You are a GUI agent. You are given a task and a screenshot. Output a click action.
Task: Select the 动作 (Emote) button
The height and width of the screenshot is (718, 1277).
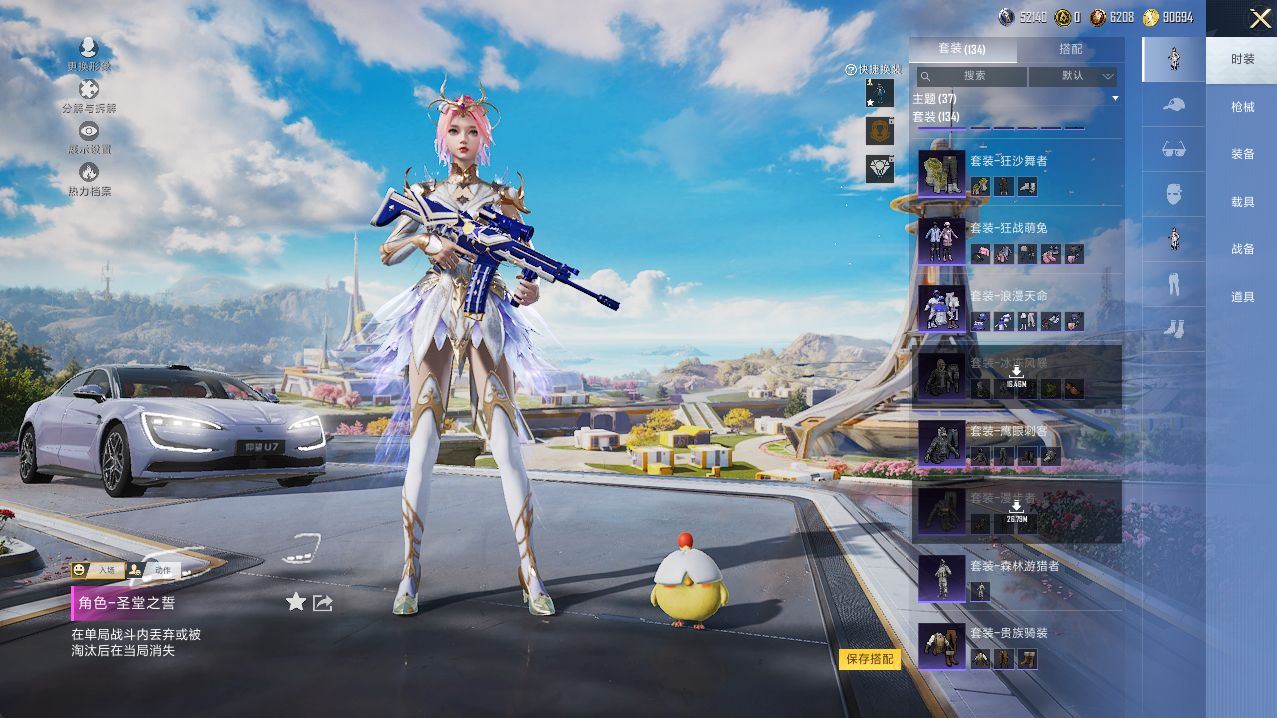pyautogui.click(x=153, y=570)
